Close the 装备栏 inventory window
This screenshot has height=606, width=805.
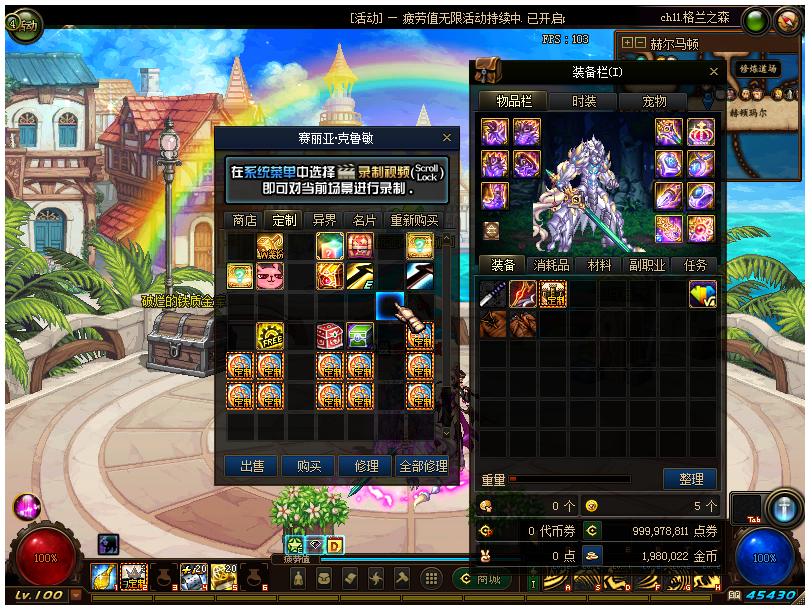pyautogui.click(x=713, y=72)
